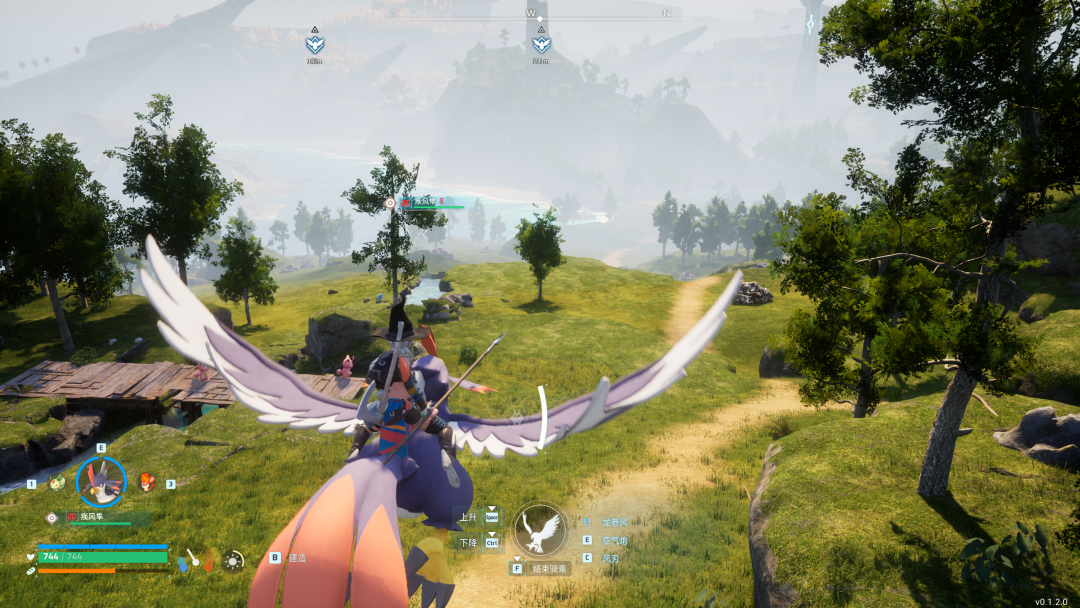This screenshot has height=608, width=1080.
Task: Click the 下降 descend label
Action: click(469, 542)
